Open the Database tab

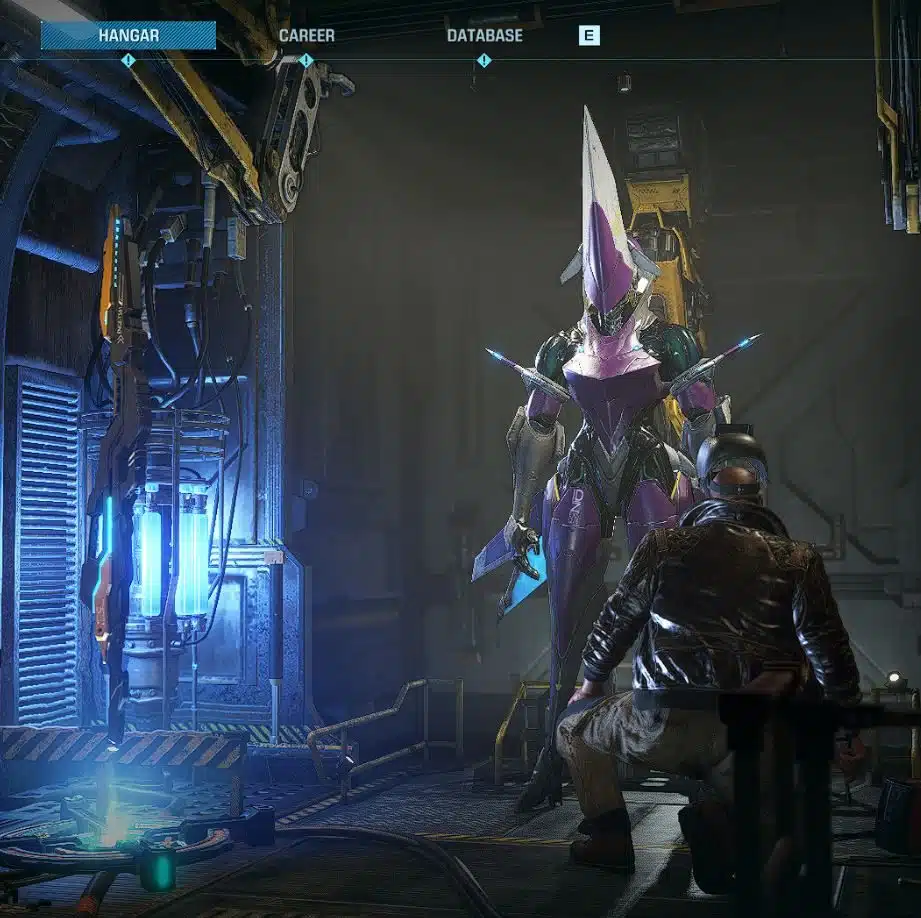click(x=484, y=36)
